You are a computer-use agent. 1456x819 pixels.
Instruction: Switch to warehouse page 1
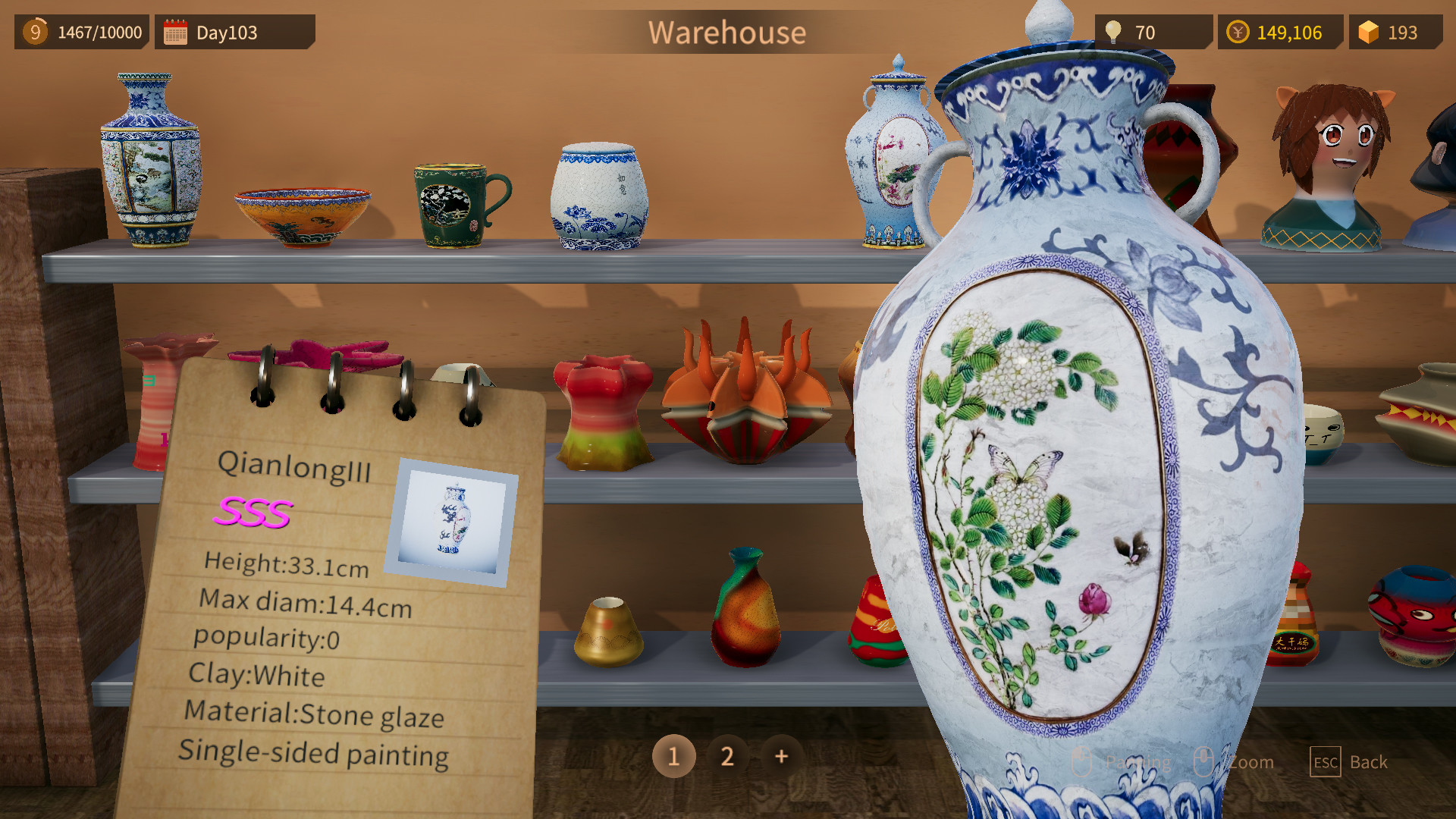click(x=673, y=756)
